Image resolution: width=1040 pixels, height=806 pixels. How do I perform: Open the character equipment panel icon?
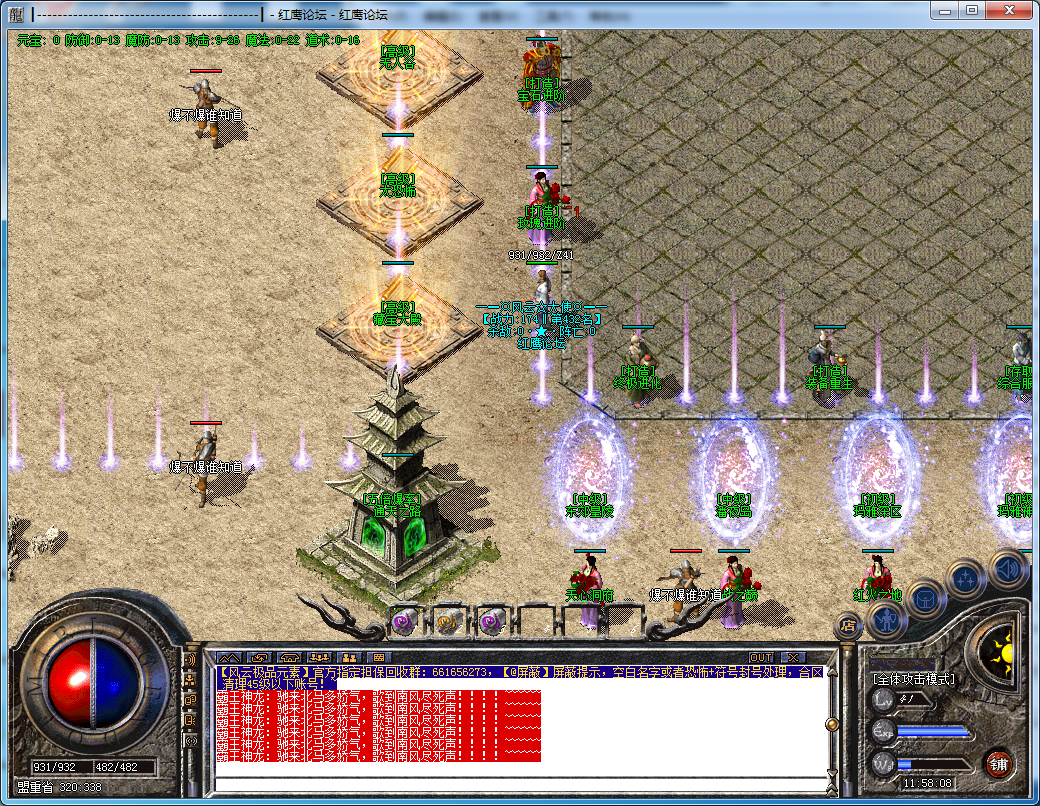pyautogui.click(x=886, y=621)
